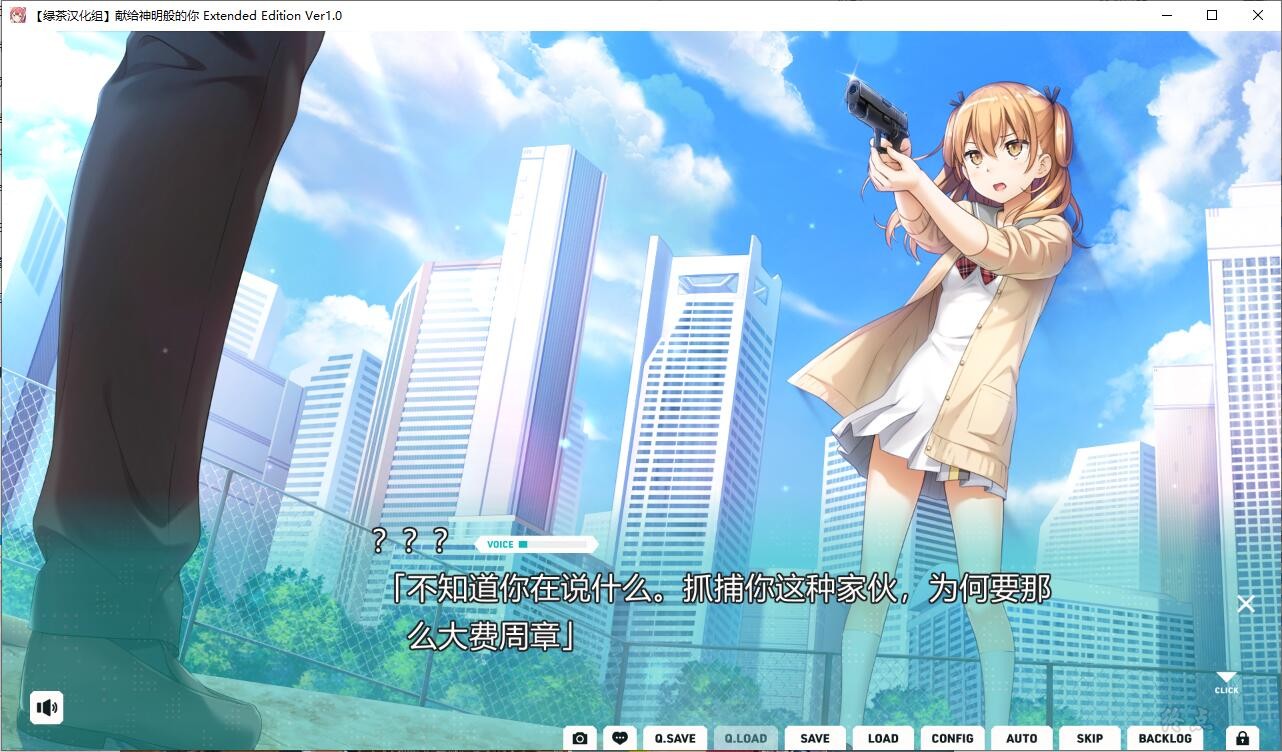Activate SKIP mode to fast-forward text
The image size is (1282, 752).
click(x=1089, y=738)
